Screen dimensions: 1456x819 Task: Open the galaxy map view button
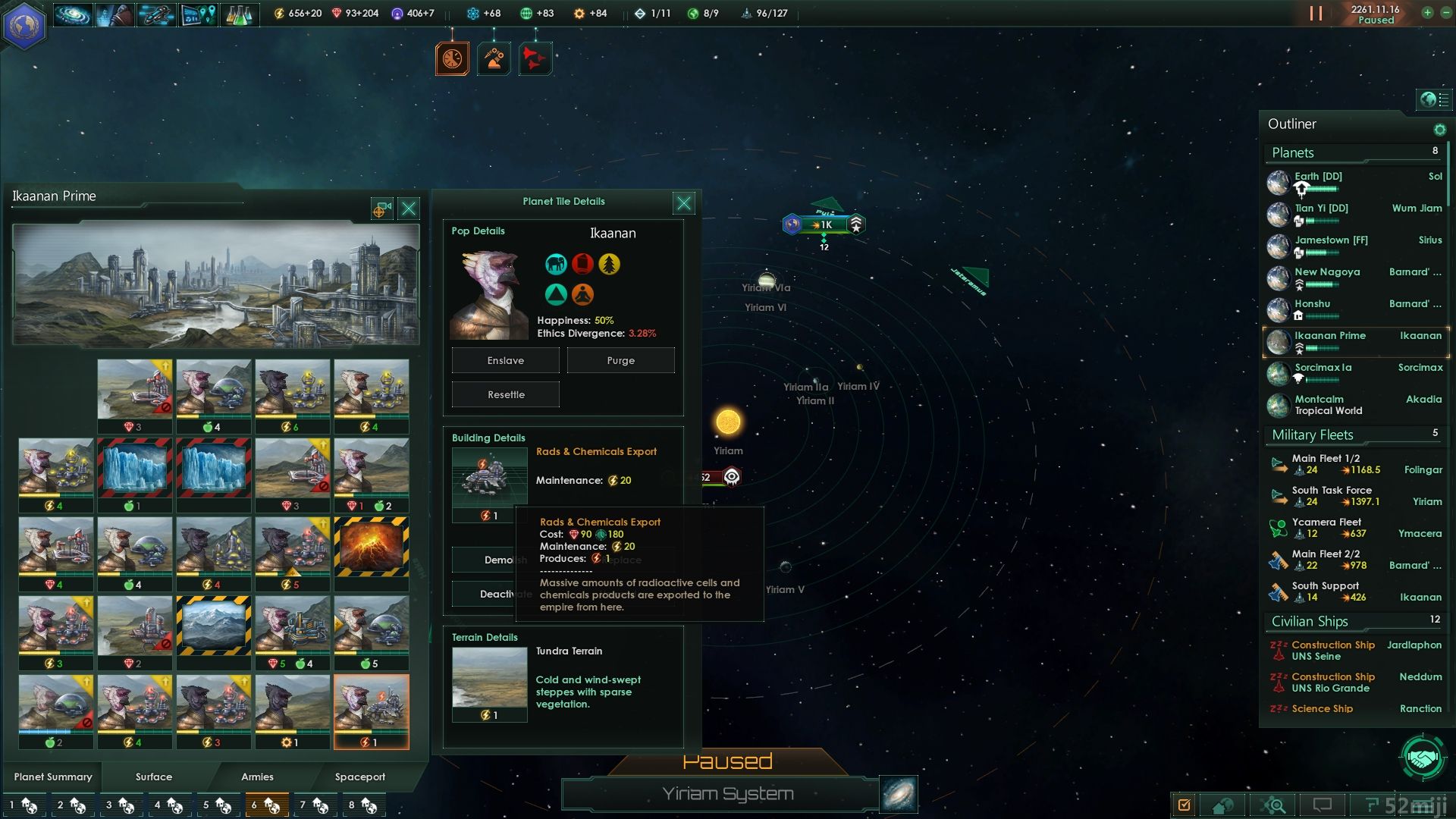(x=899, y=794)
